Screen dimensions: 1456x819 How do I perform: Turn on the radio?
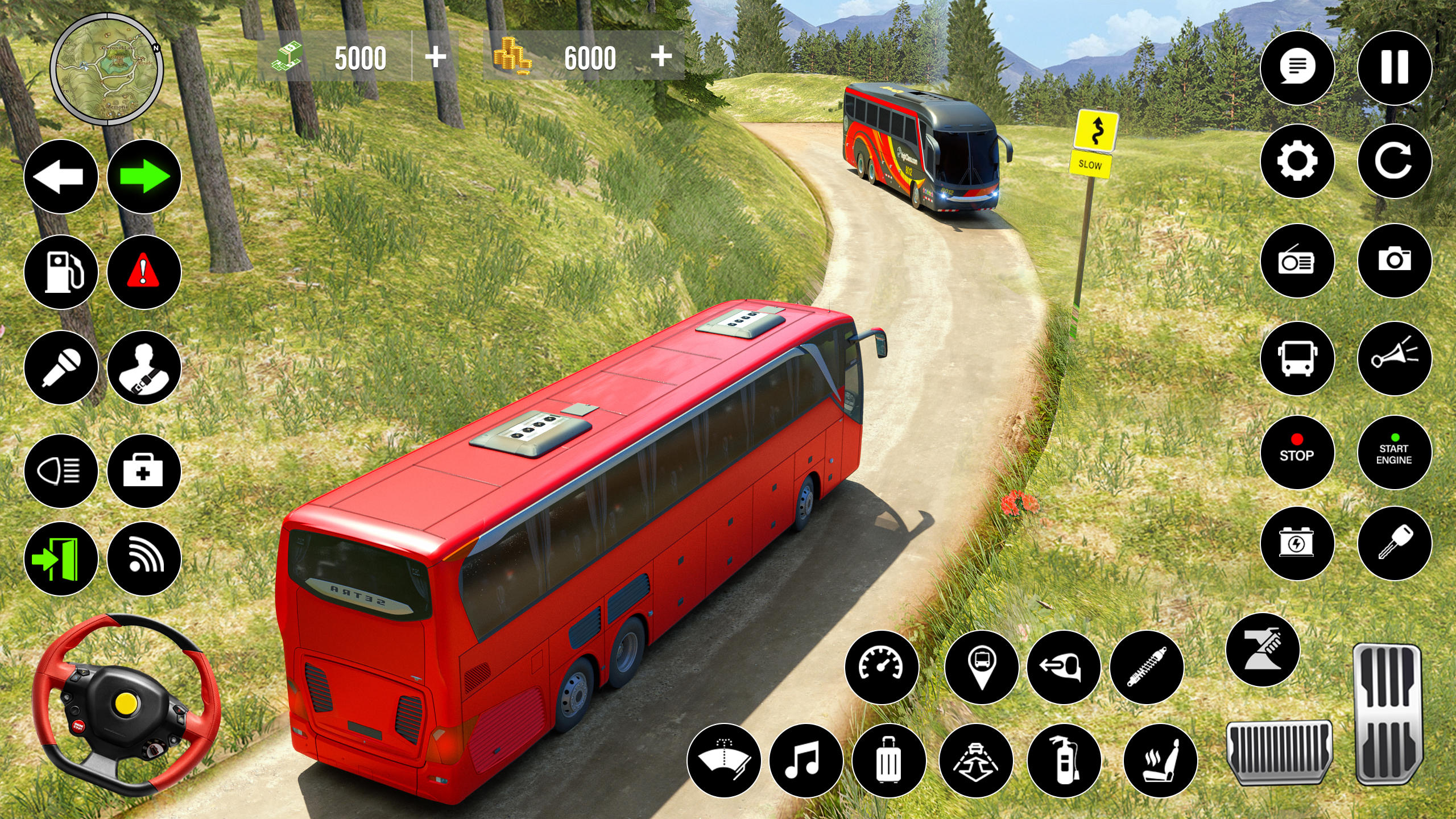(1297, 261)
